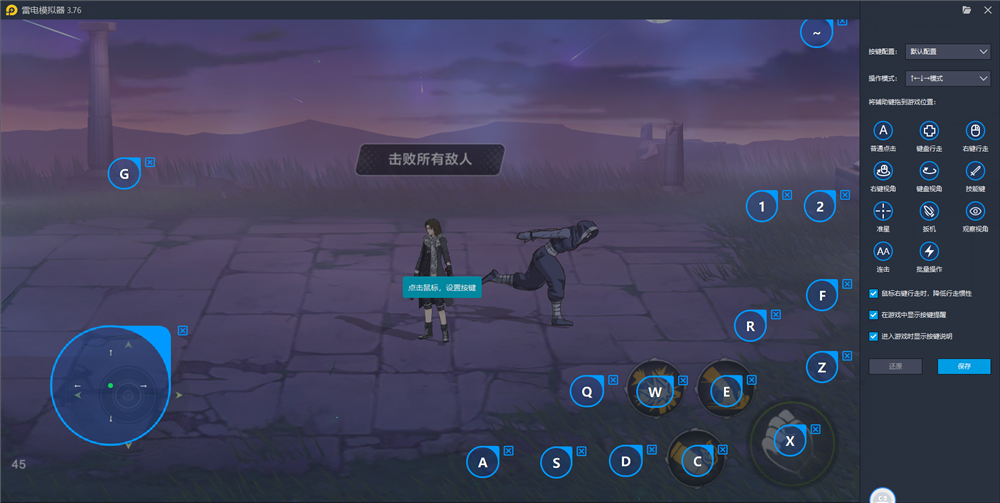This screenshot has width=1000, height=503.
Task: Select the F key marker
Action: (x=822, y=296)
